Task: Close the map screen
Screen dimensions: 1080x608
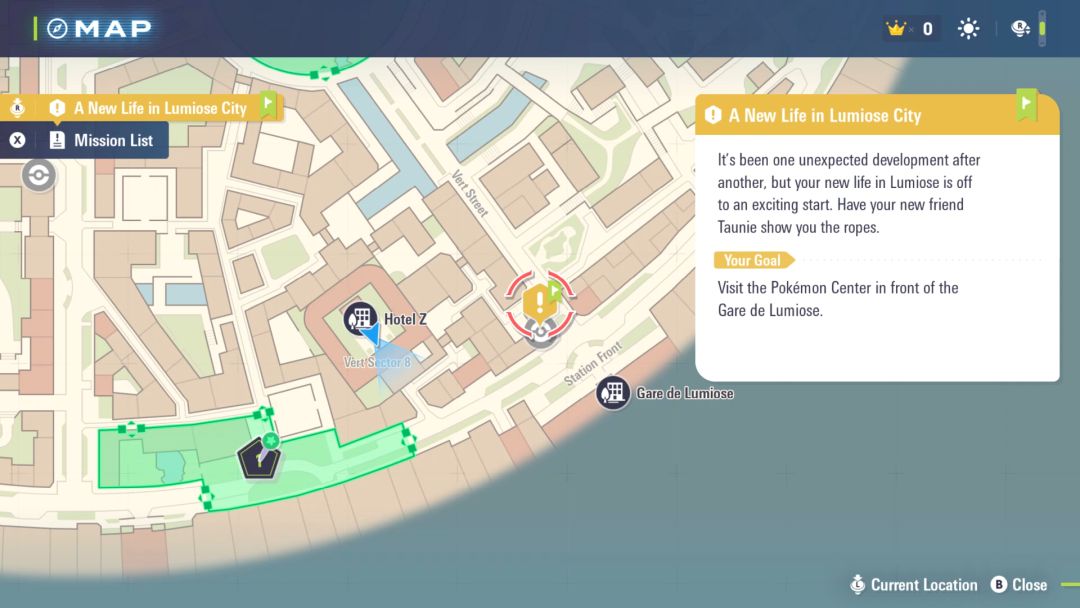Action: (1018, 585)
